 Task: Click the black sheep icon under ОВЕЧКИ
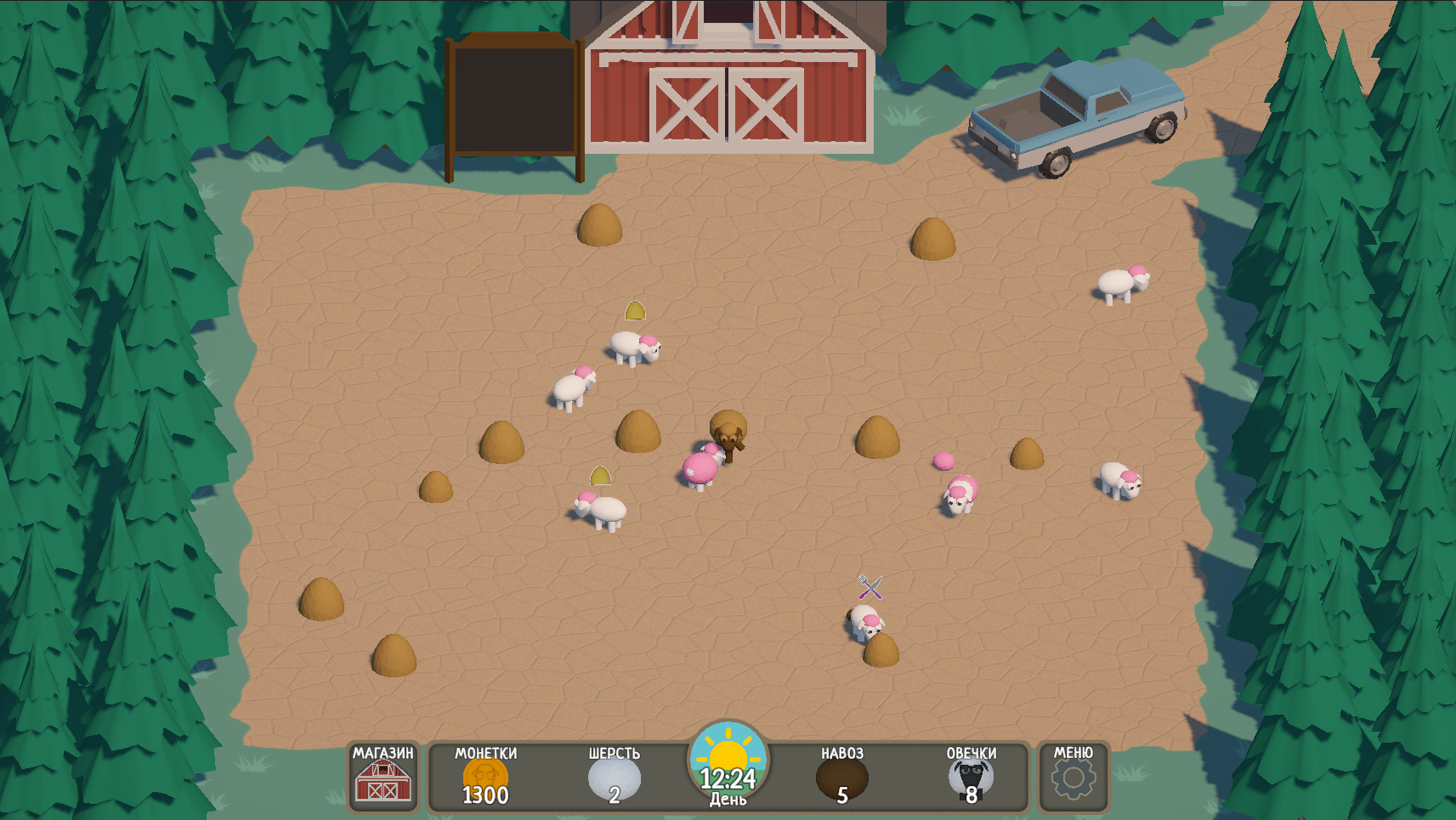972,778
